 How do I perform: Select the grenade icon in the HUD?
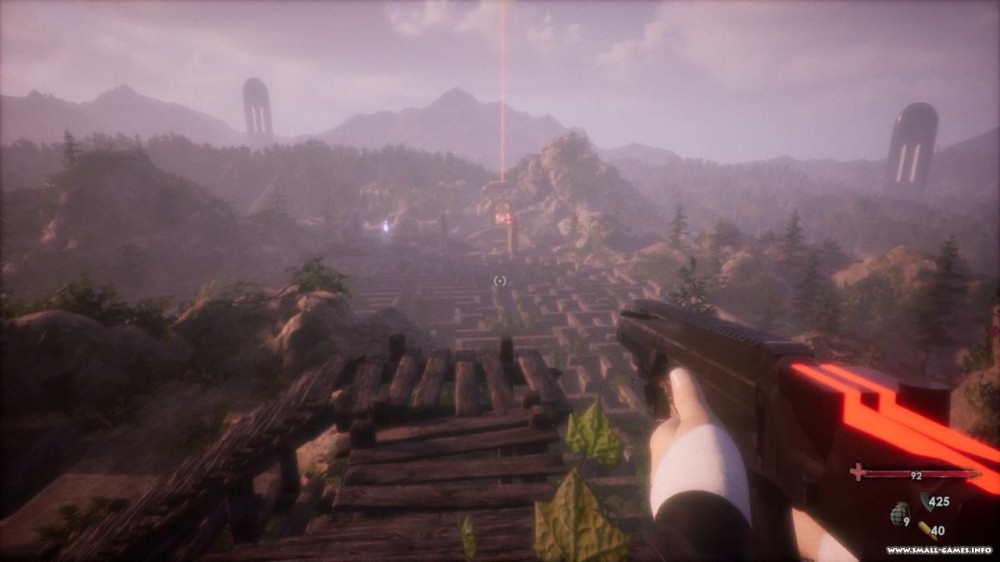pyautogui.click(x=898, y=515)
